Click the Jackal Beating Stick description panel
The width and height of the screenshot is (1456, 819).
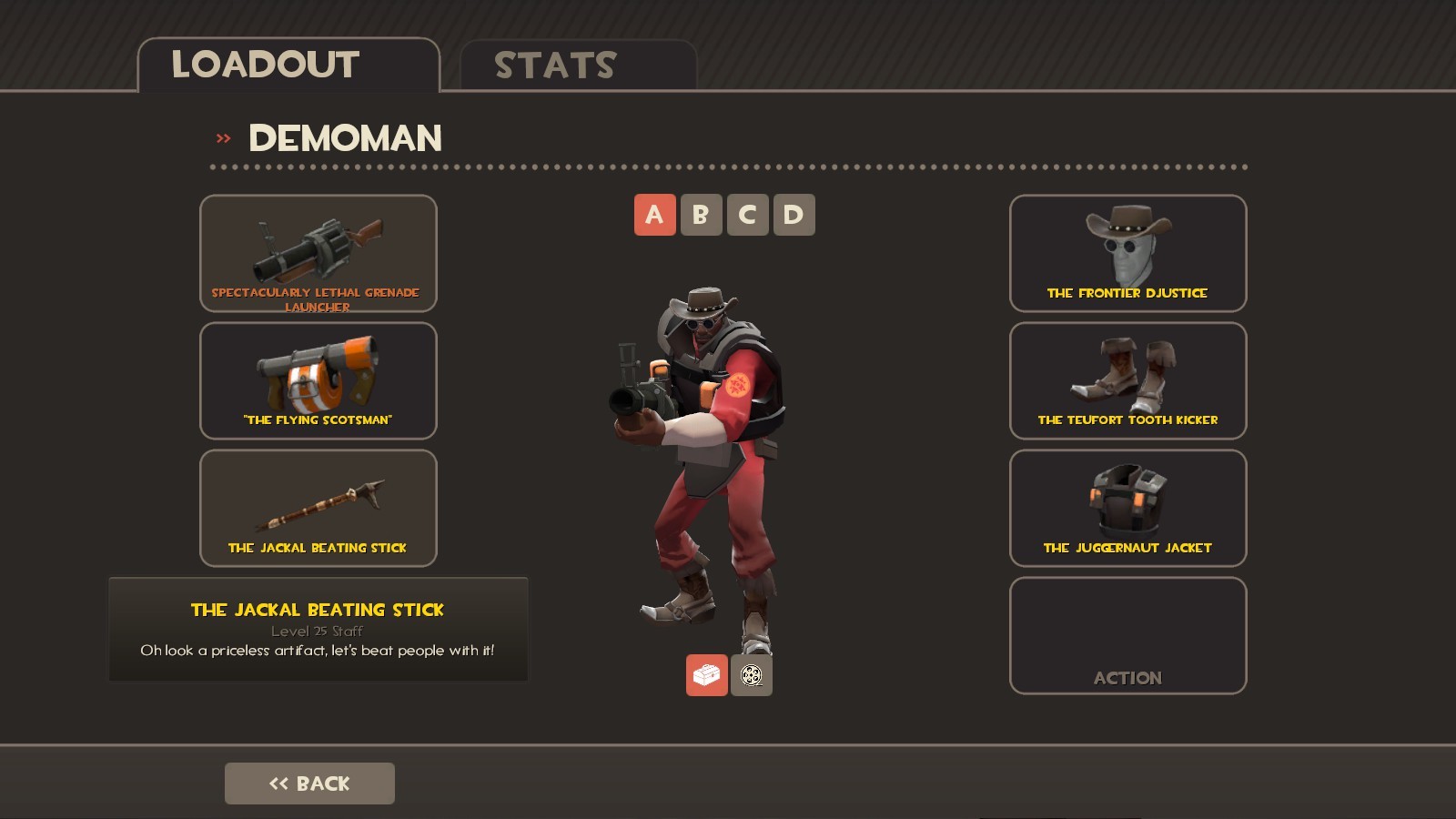[x=318, y=628]
